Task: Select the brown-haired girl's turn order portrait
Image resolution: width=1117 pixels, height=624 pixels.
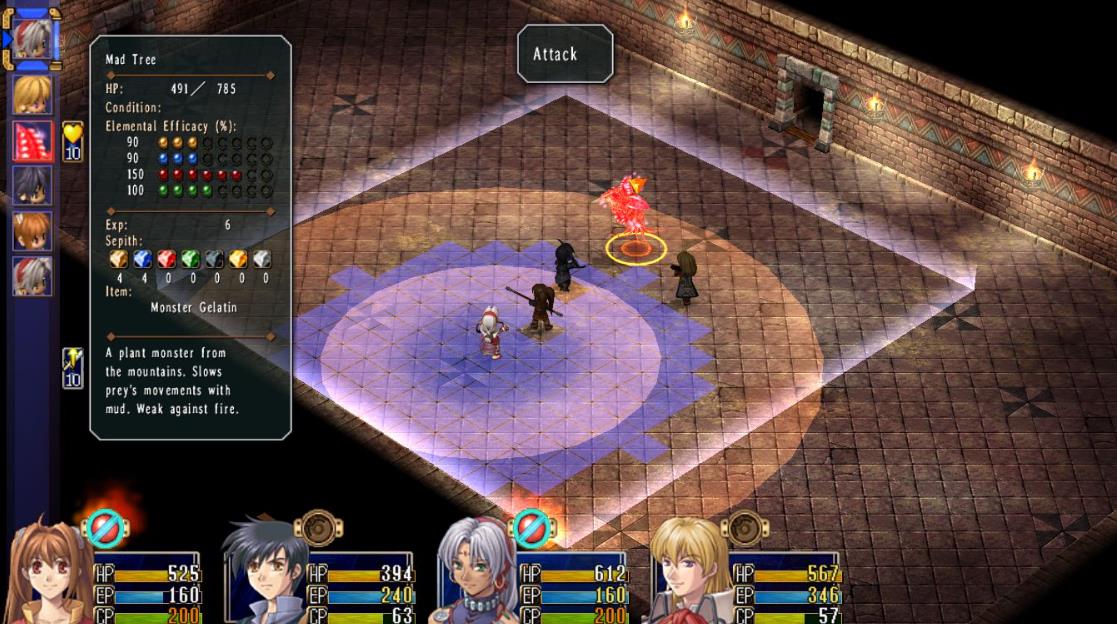Action: pyautogui.click(x=32, y=231)
